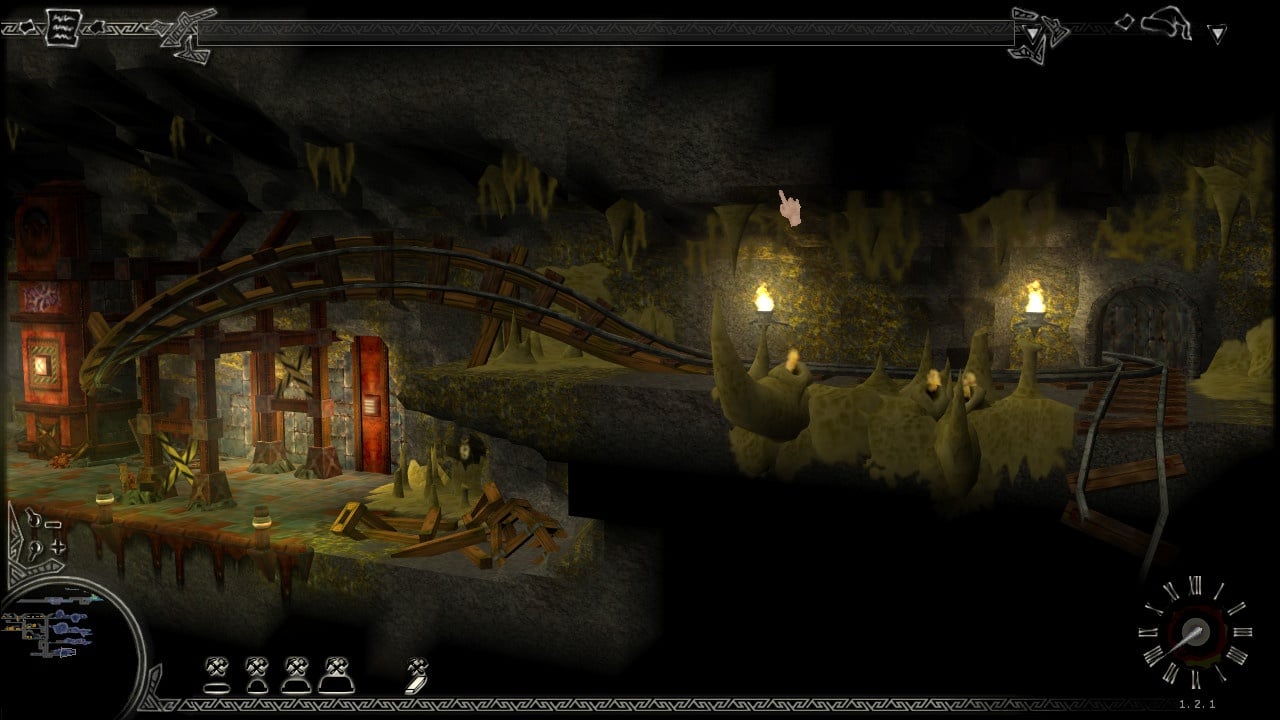
Task: Expand the top bar dropdown triangle
Action: tap(1032, 34)
